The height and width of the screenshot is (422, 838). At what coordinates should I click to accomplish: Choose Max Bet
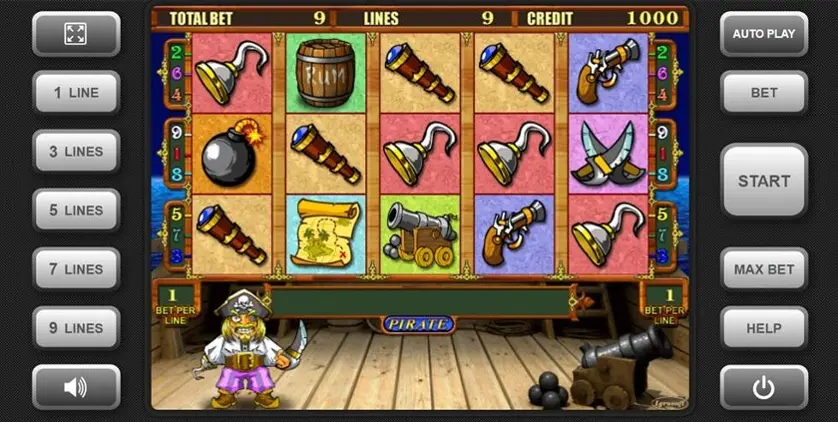(764, 270)
